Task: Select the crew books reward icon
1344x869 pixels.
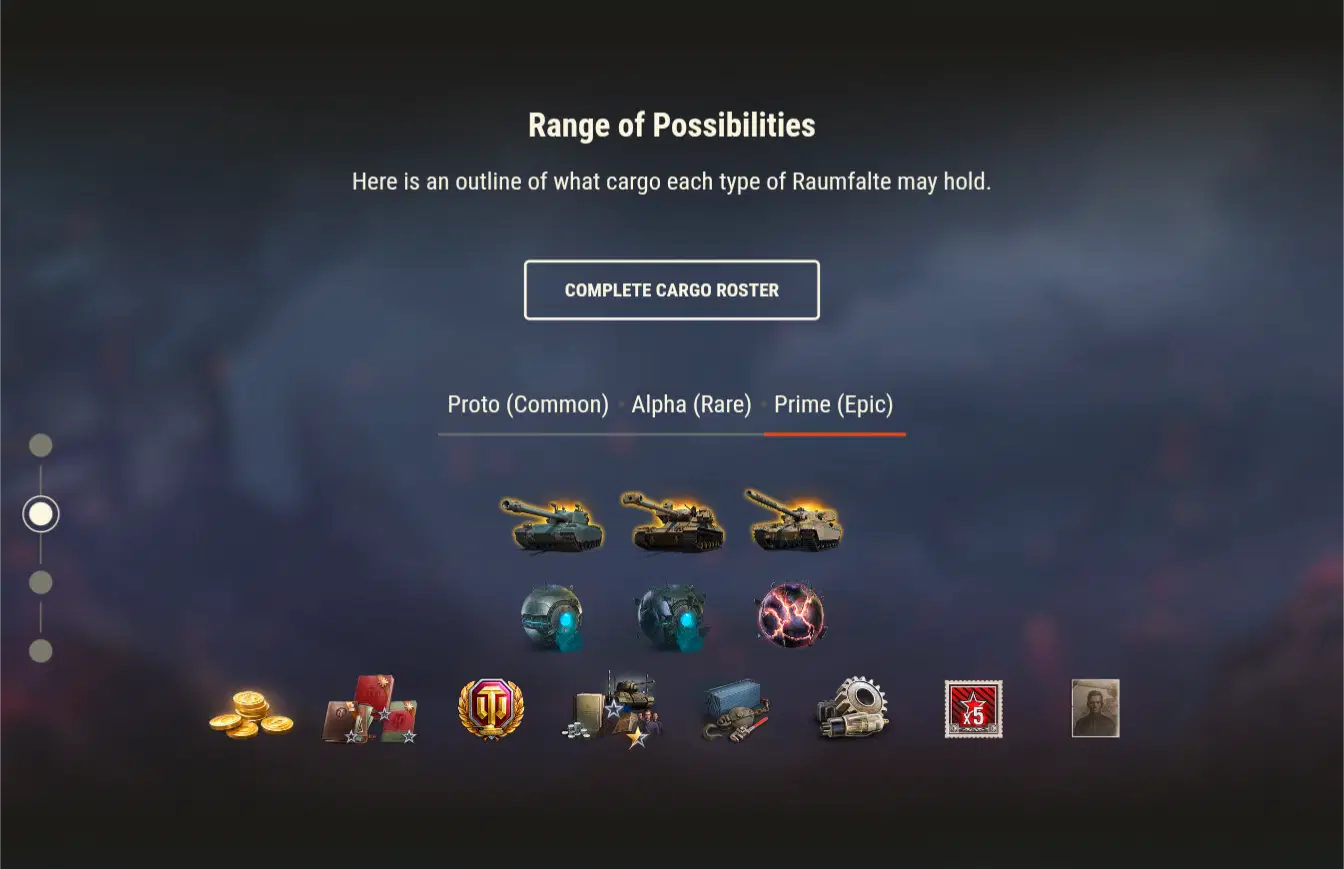Action: pyautogui.click(x=370, y=710)
